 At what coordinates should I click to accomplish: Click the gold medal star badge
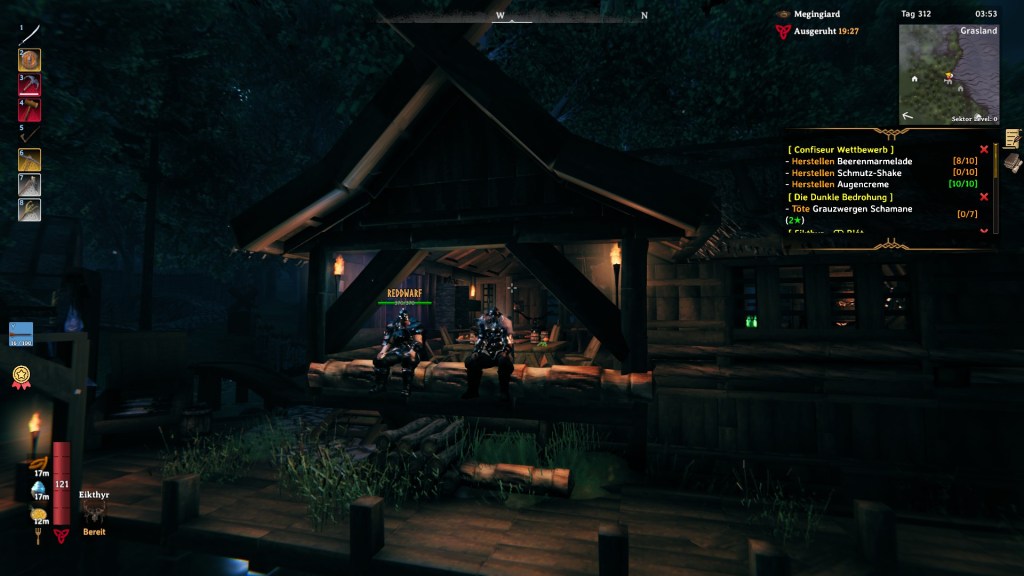20,376
